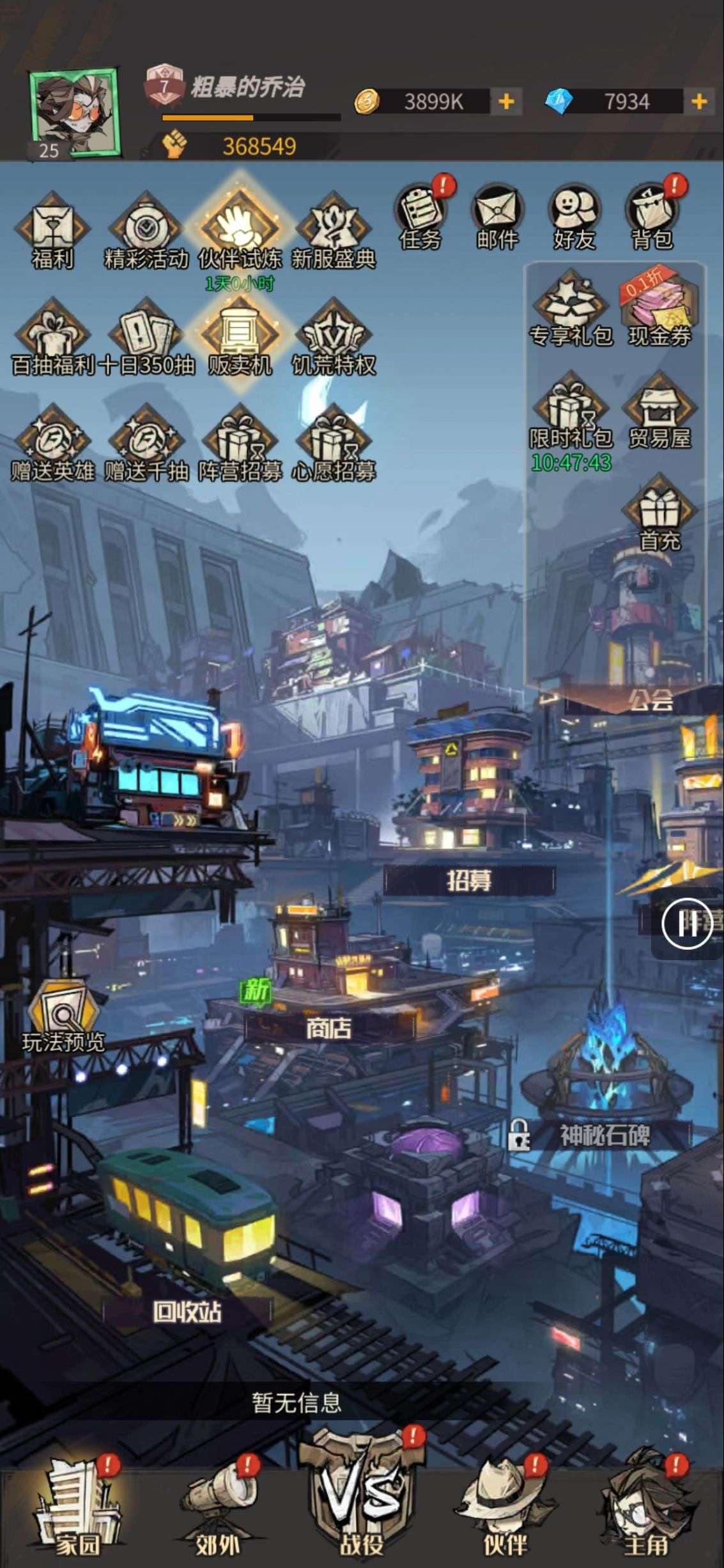Add more gold coins with the plus button
This screenshot has width=724, height=1568.
tap(506, 102)
